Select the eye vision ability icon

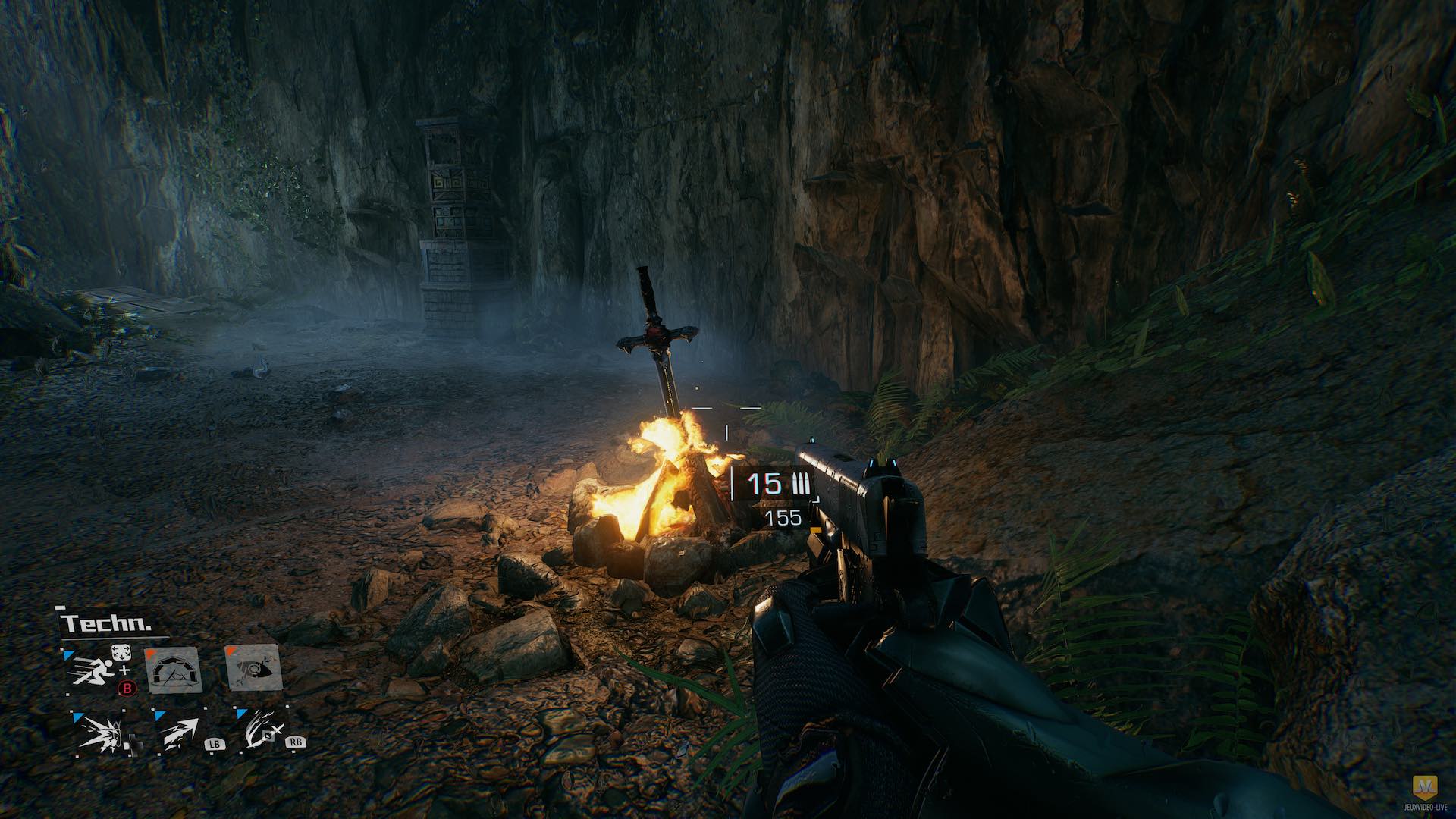point(254,667)
